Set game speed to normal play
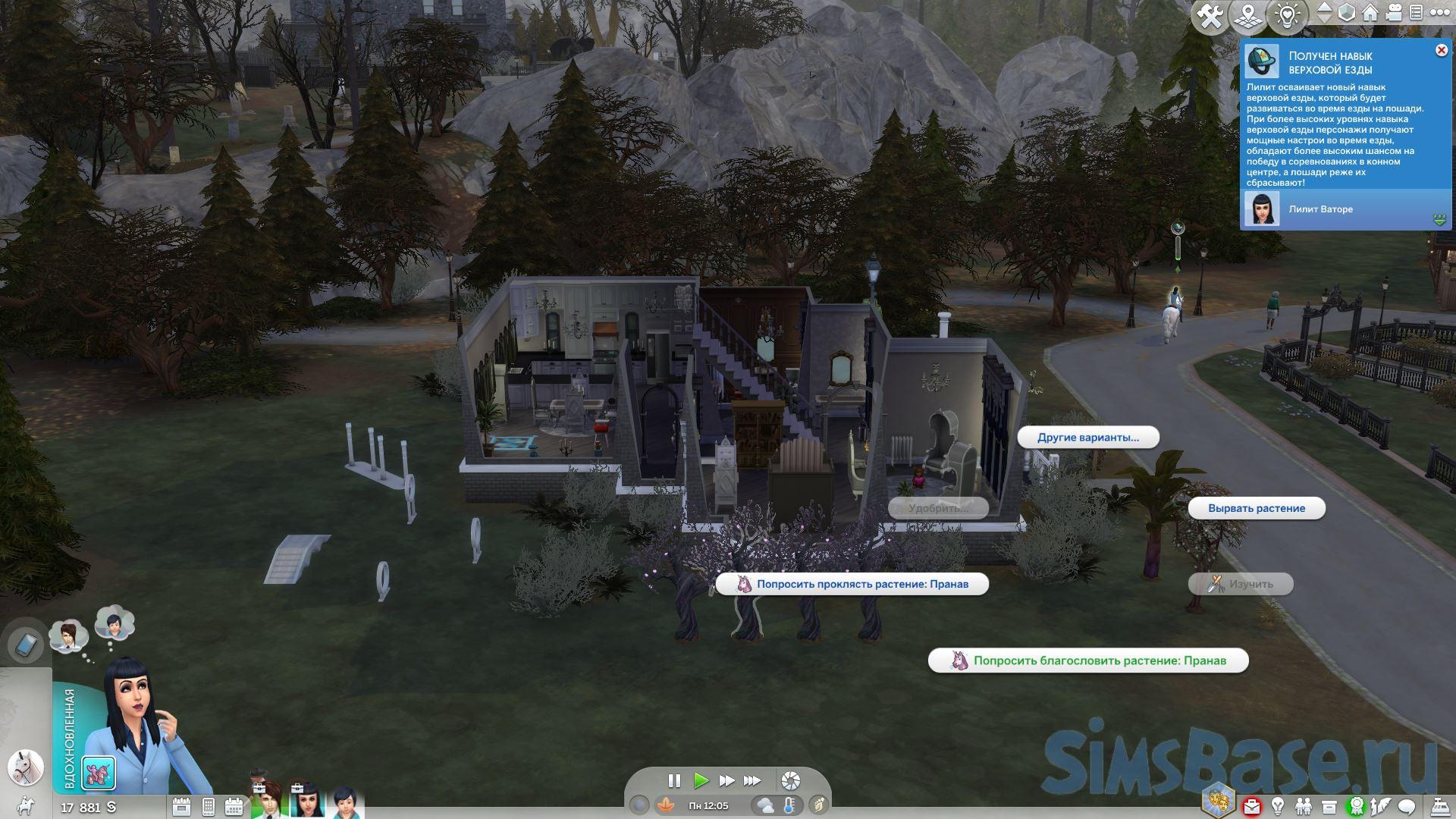Viewport: 1456px width, 819px height. [x=701, y=780]
